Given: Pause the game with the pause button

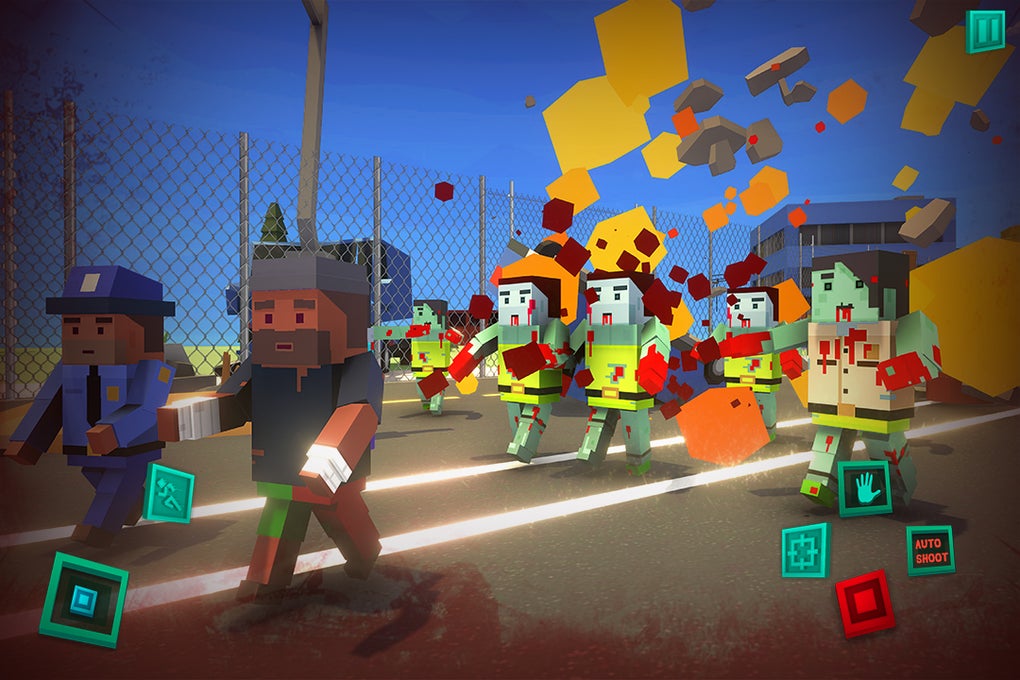Looking at the screenshot, I should pos(985,31).
